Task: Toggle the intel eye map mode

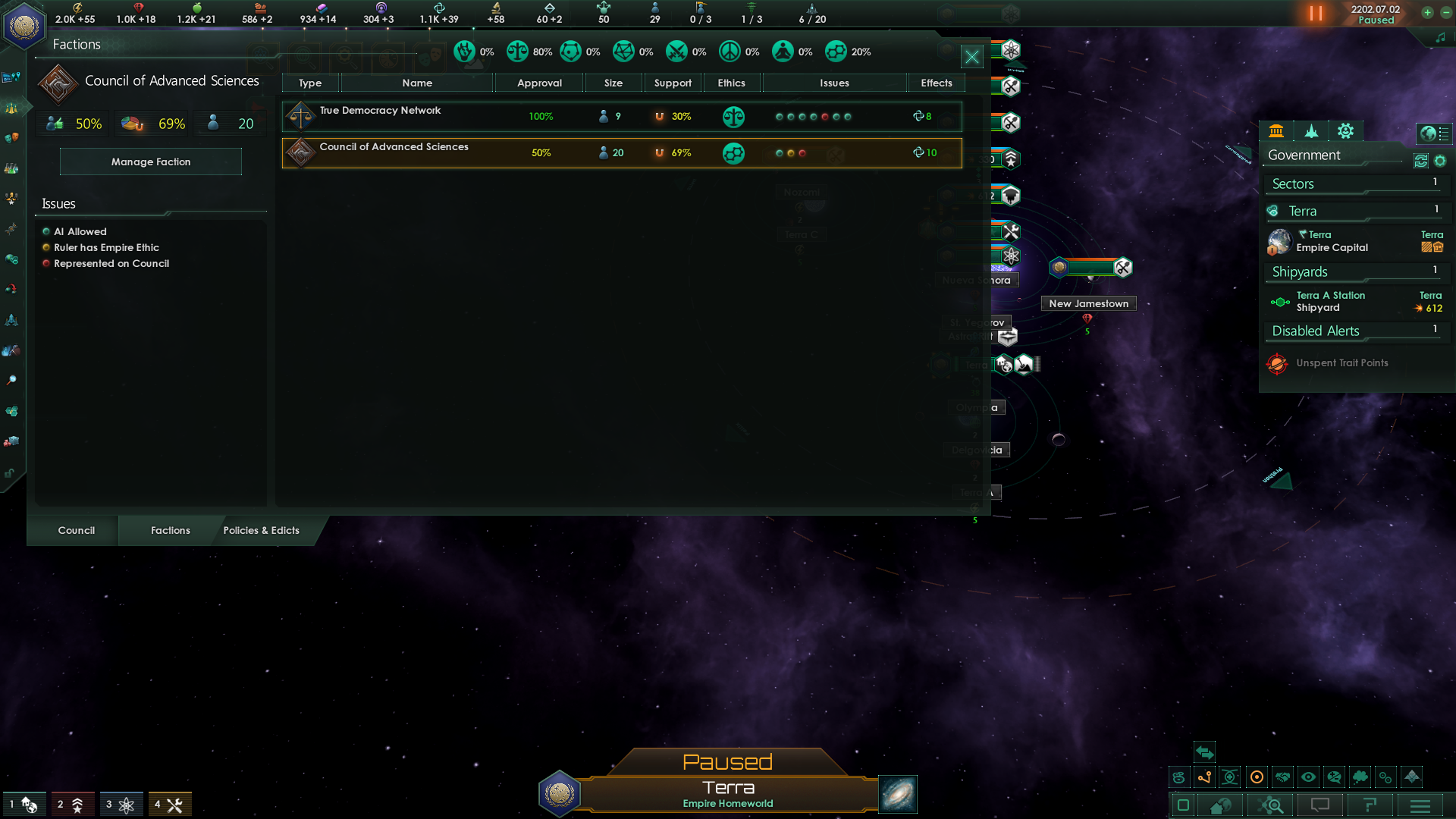Action: pos(1308,777)
